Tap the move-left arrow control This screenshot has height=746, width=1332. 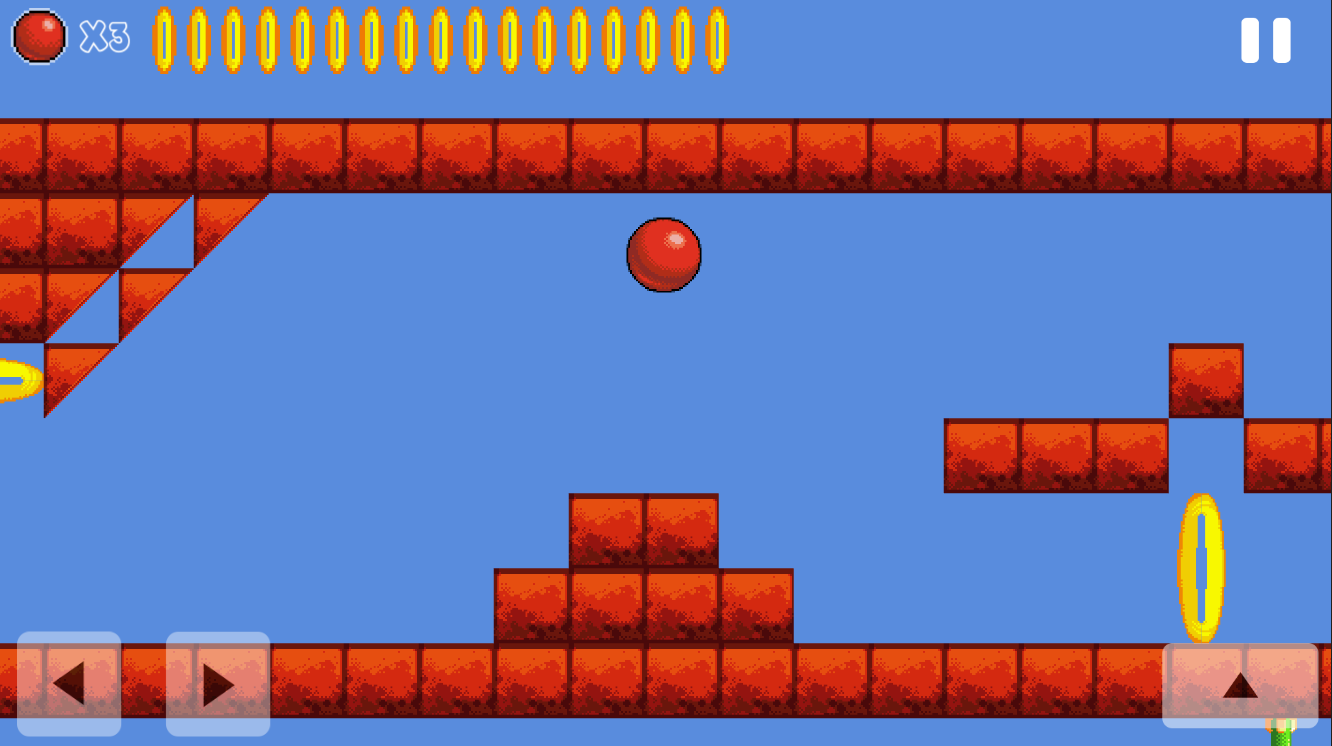(68, 685)
